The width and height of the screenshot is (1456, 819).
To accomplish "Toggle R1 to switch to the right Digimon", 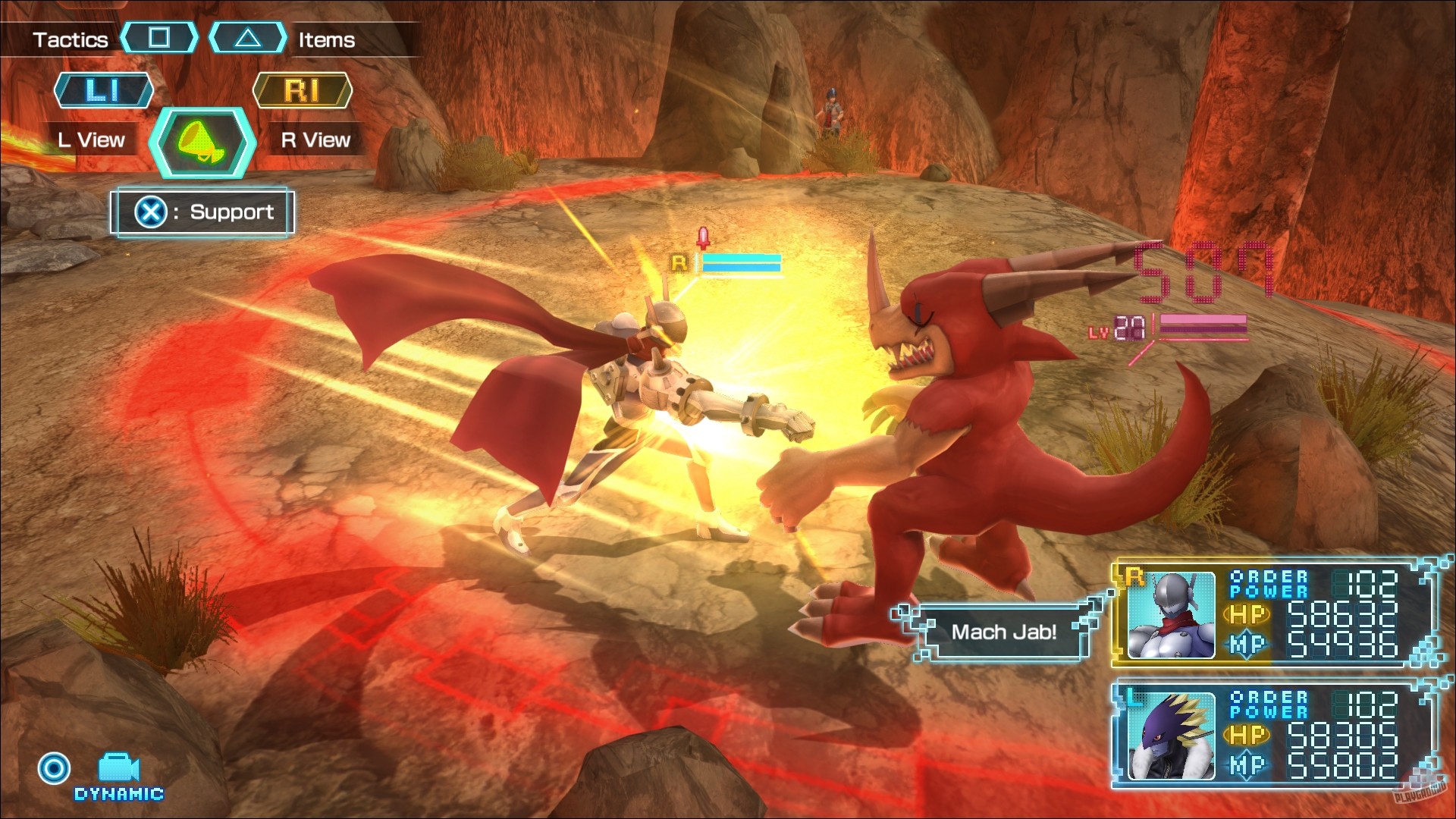I will (x=303, y=90).
